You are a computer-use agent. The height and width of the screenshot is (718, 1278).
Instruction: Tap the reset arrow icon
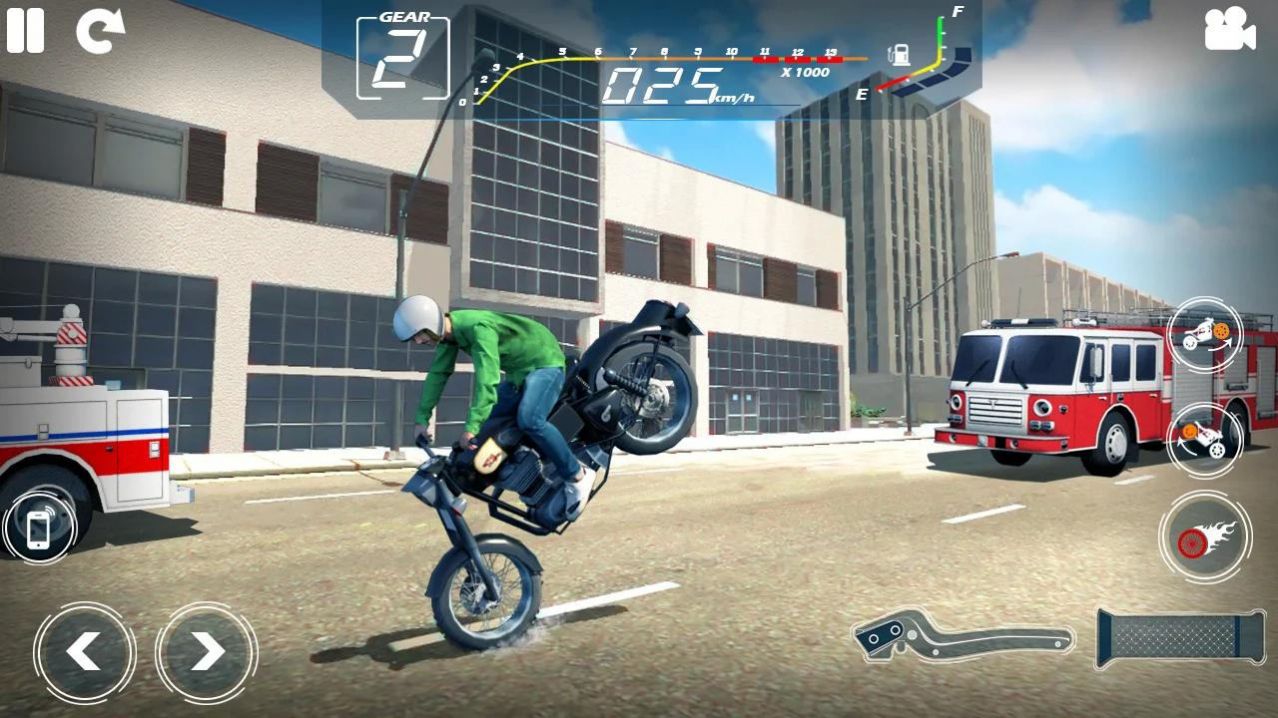[100, 31]
